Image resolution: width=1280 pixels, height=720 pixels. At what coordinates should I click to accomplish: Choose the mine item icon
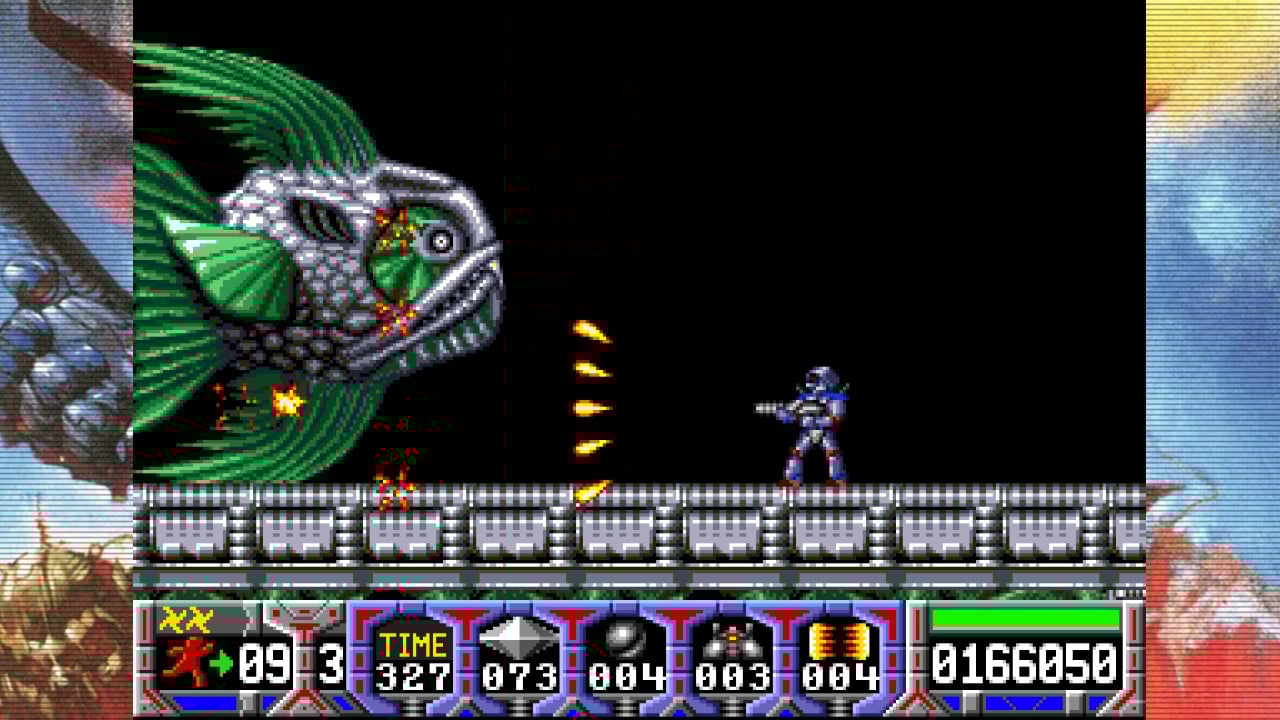click(732, 638)
